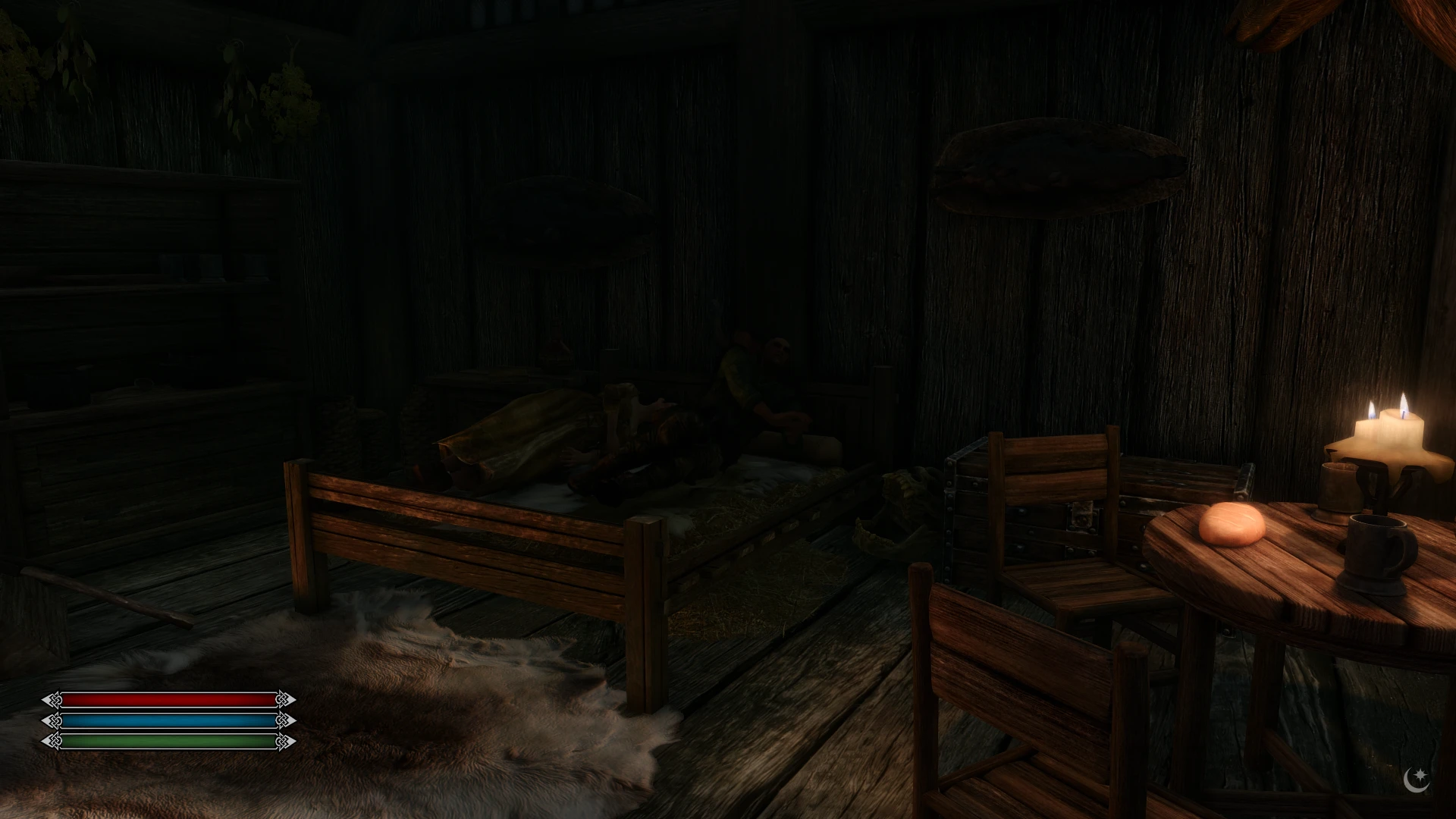Click the crescent moon and star icon
1456x819 pixels.
pyautogui.click(x=1417, y=780)
